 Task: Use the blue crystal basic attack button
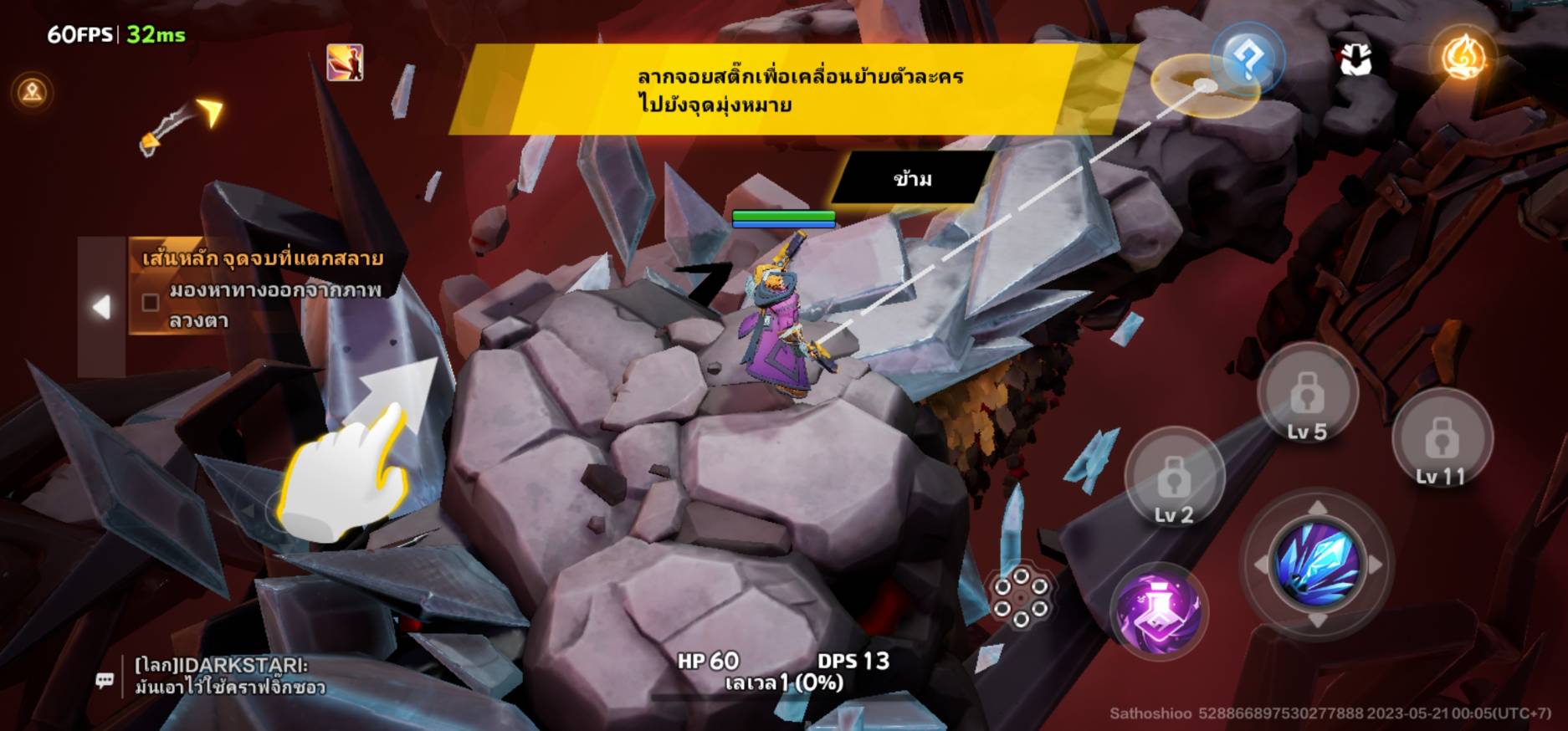point(1316,563)
